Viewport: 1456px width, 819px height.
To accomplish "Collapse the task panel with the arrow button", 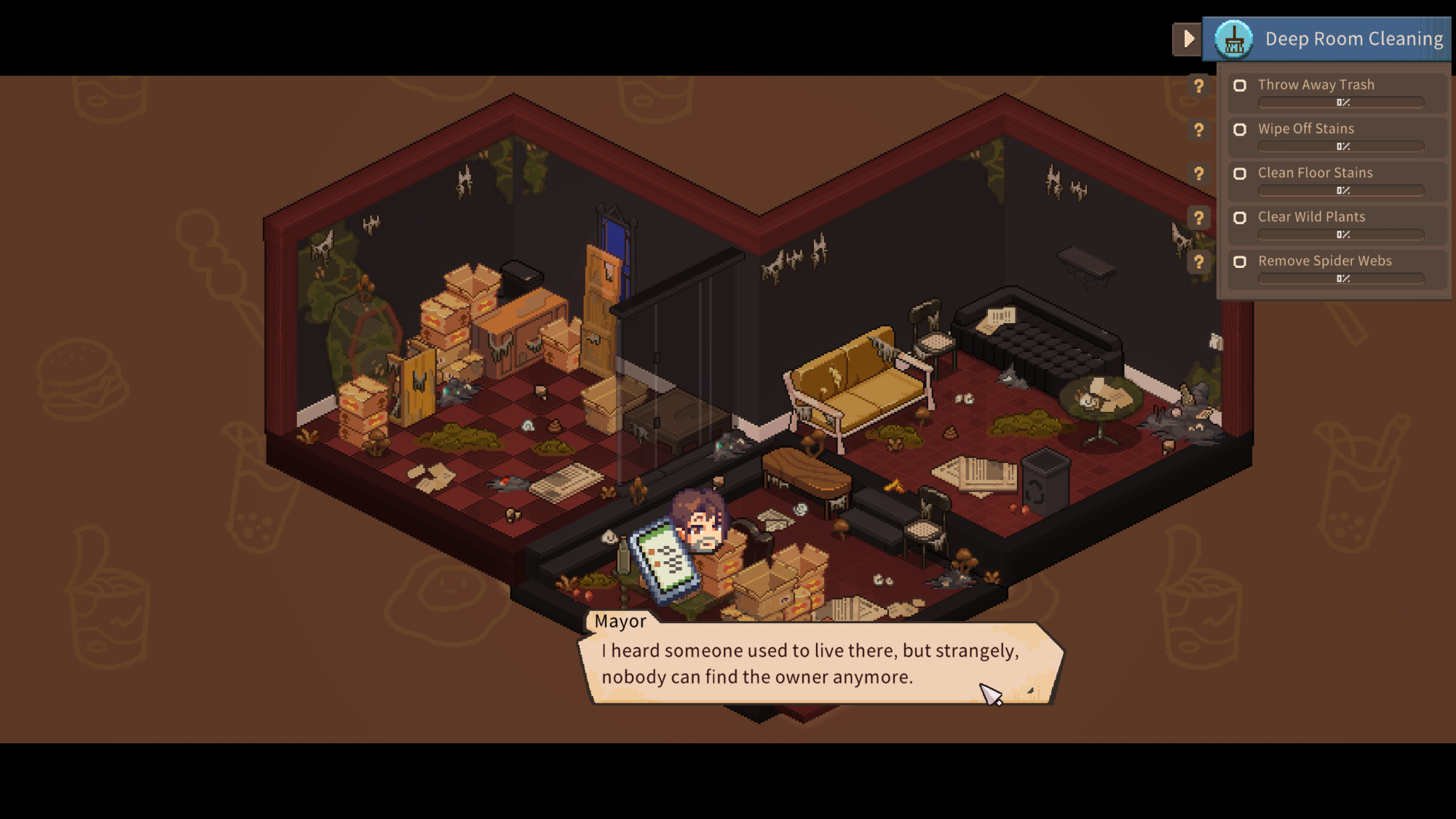I will click(x=1187, y=39).
